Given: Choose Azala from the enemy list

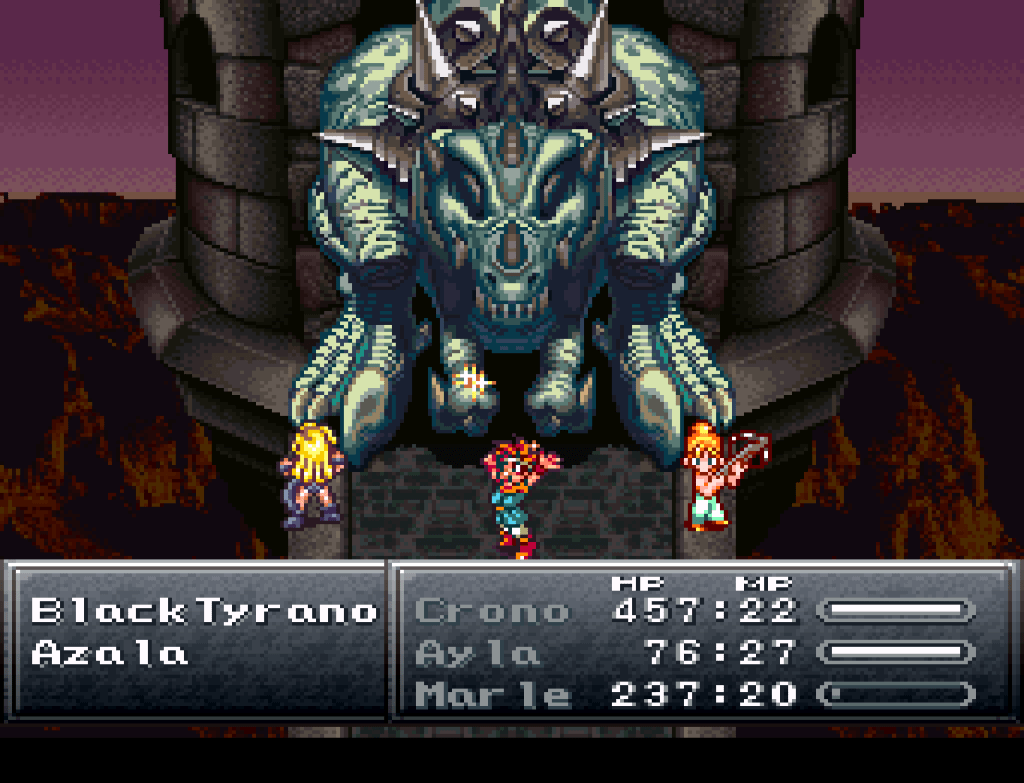Looking at the screenshot, I should (x=110, y=654).
